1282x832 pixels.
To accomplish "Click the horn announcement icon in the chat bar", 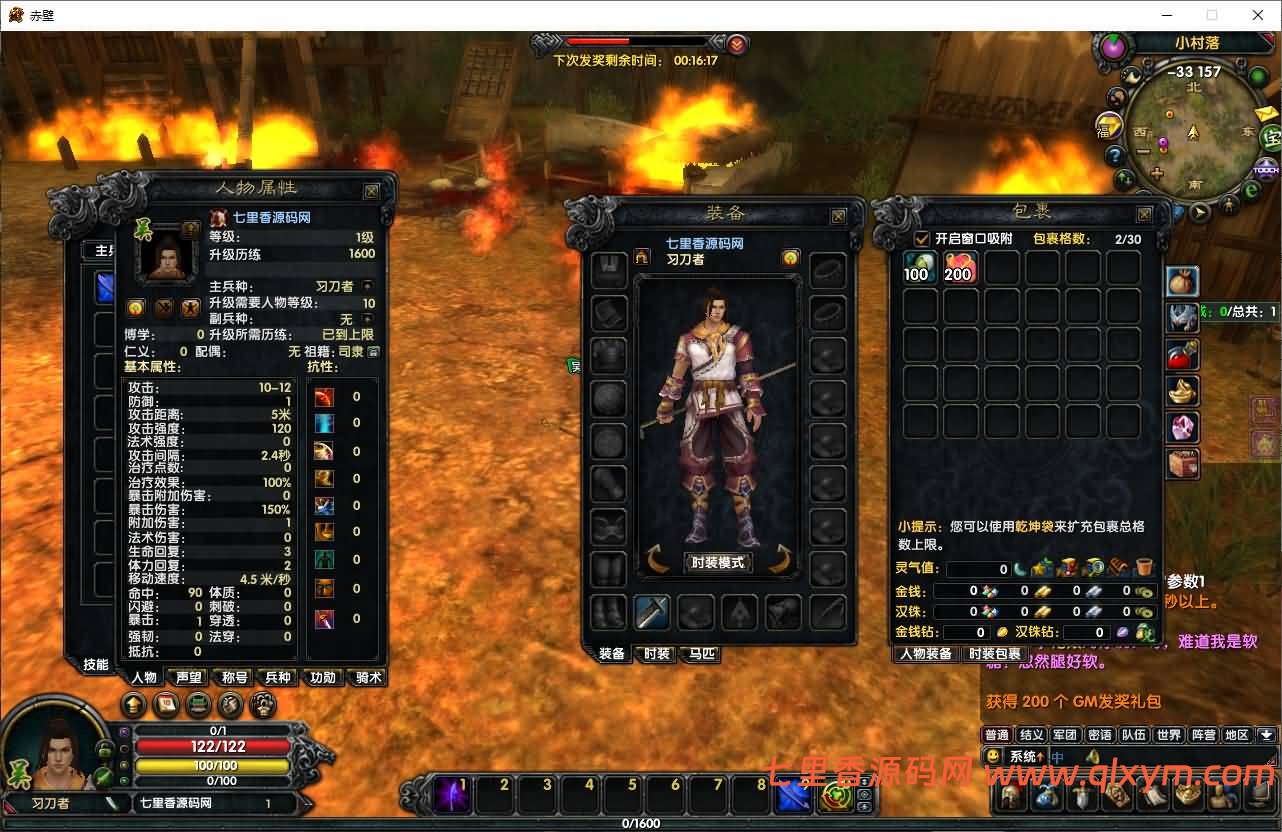I will (x=1091, y=757).
